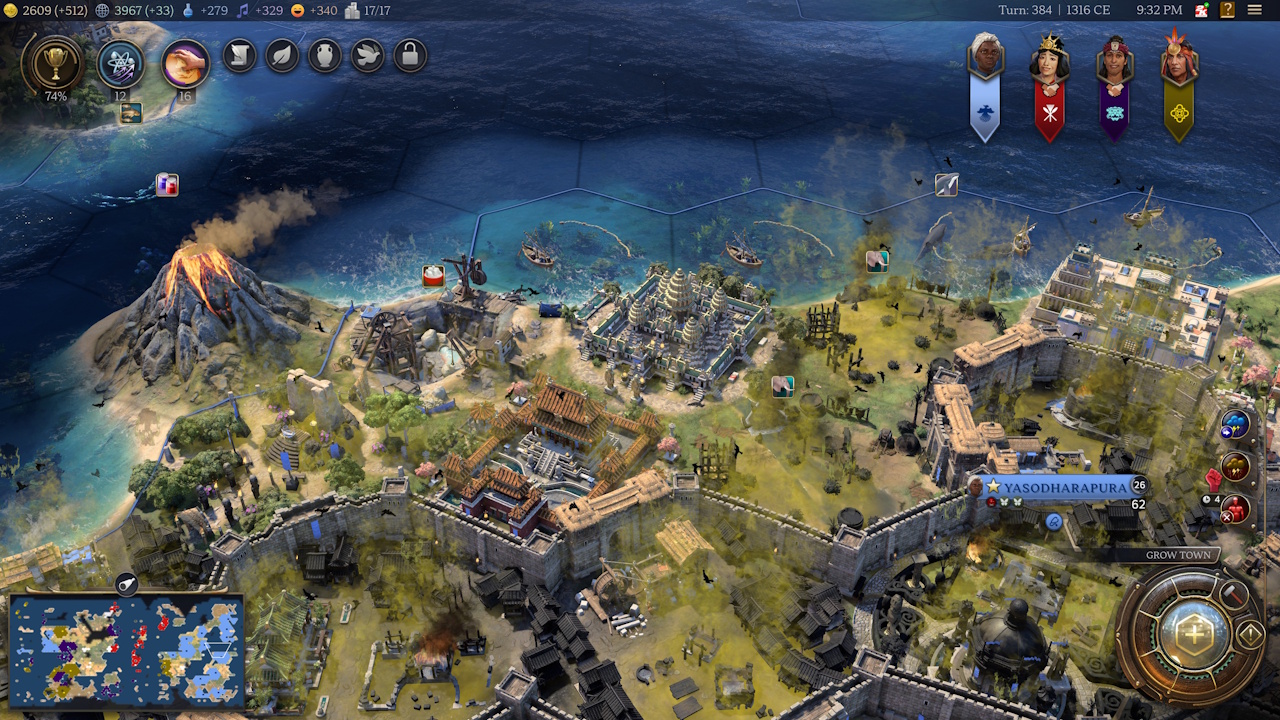This screenshot has width=1280, height=720.
Task: Click the lock icon in the top toolbar
Action: tap(410, 55)
